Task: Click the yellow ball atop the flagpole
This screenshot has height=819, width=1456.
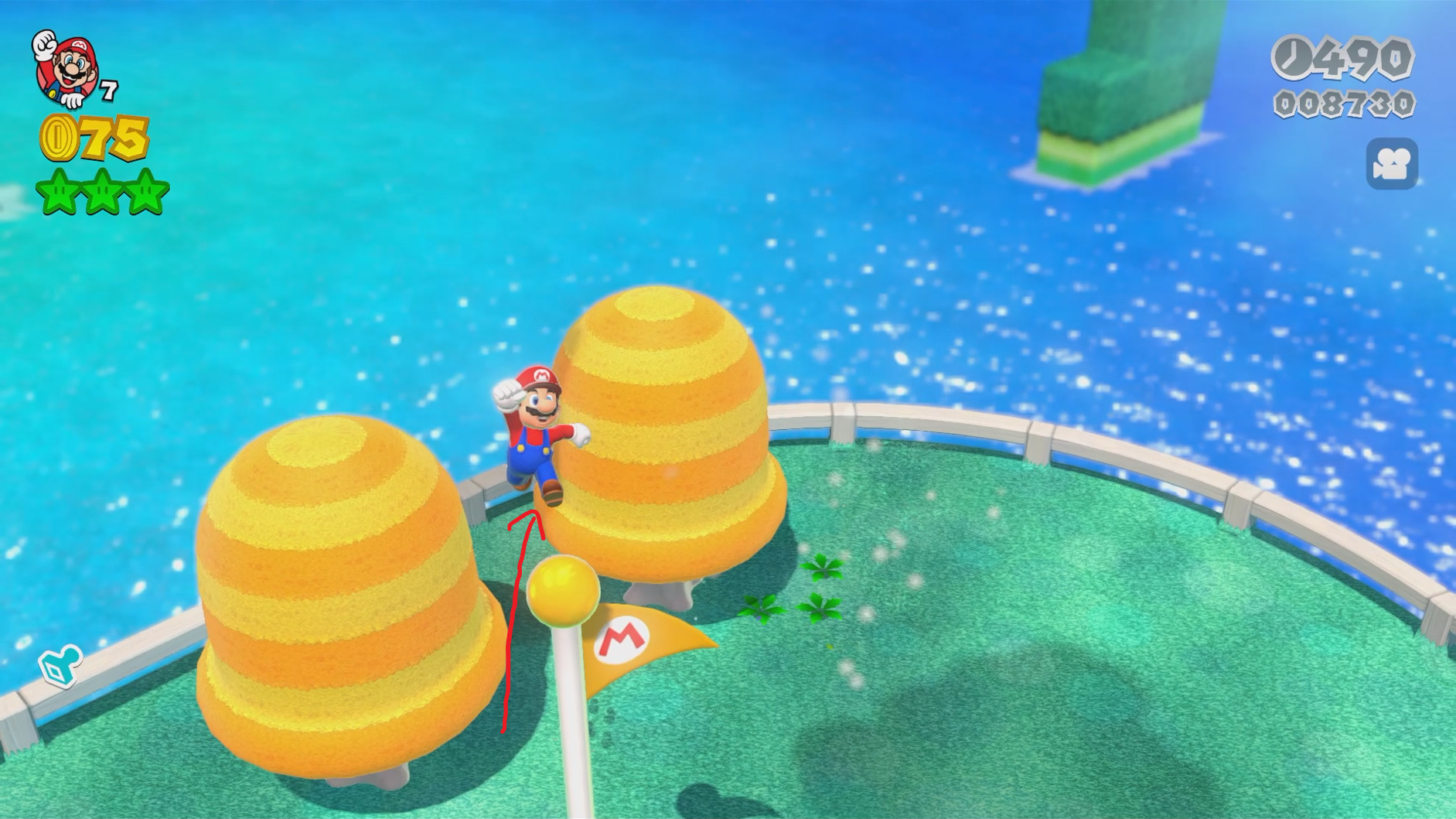Action: (564, 591)
